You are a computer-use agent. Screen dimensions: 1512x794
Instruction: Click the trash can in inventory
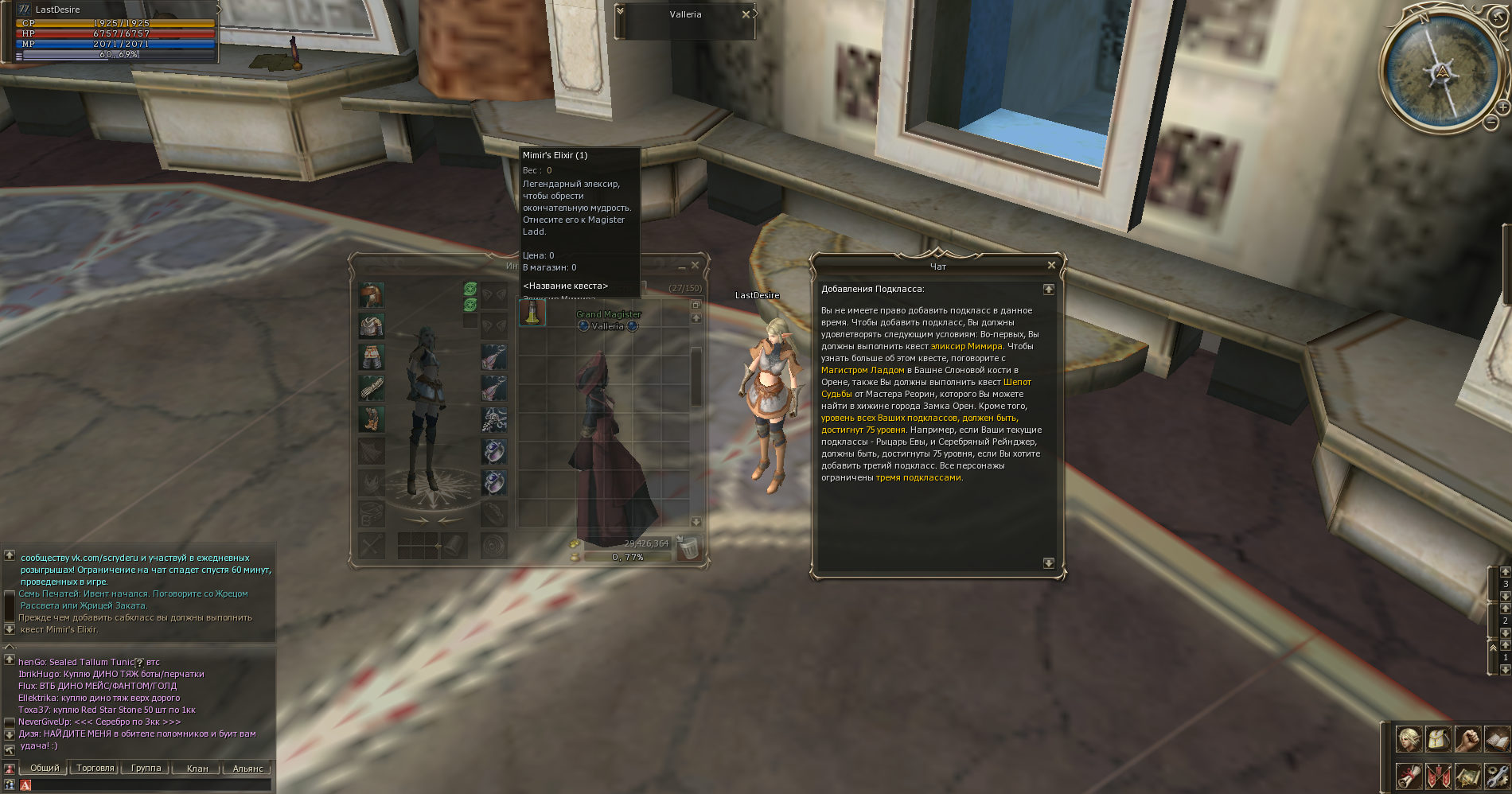(x=688, y=547)
